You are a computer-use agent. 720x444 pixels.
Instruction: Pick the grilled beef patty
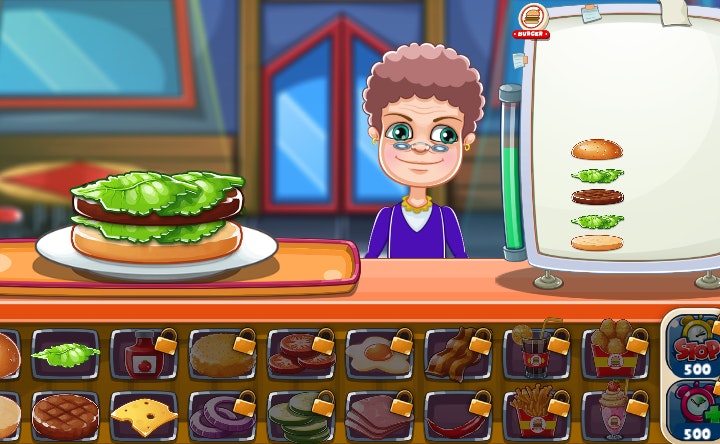[66, 415]
